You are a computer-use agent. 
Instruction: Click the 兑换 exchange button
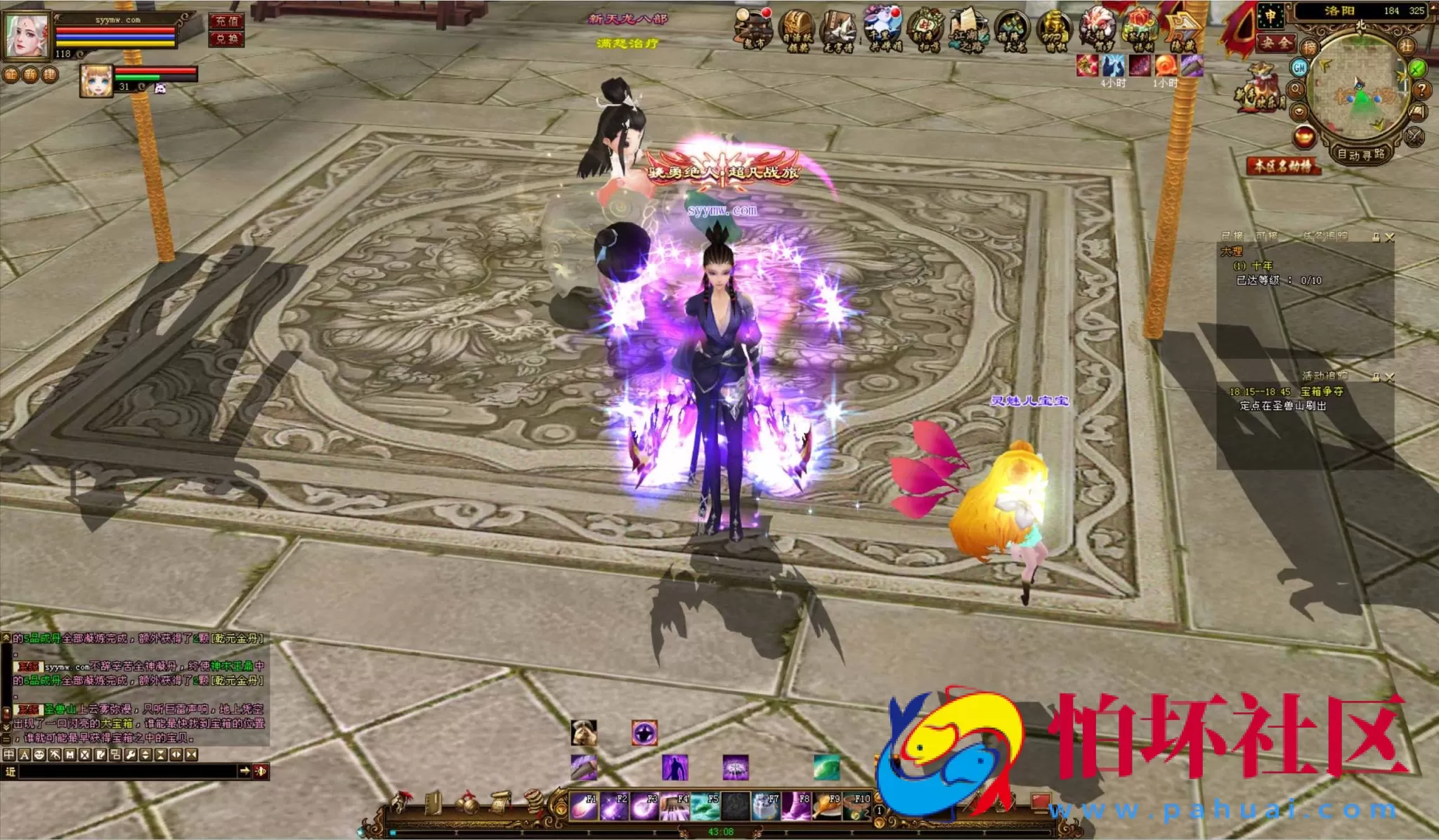tap(226, 39)
